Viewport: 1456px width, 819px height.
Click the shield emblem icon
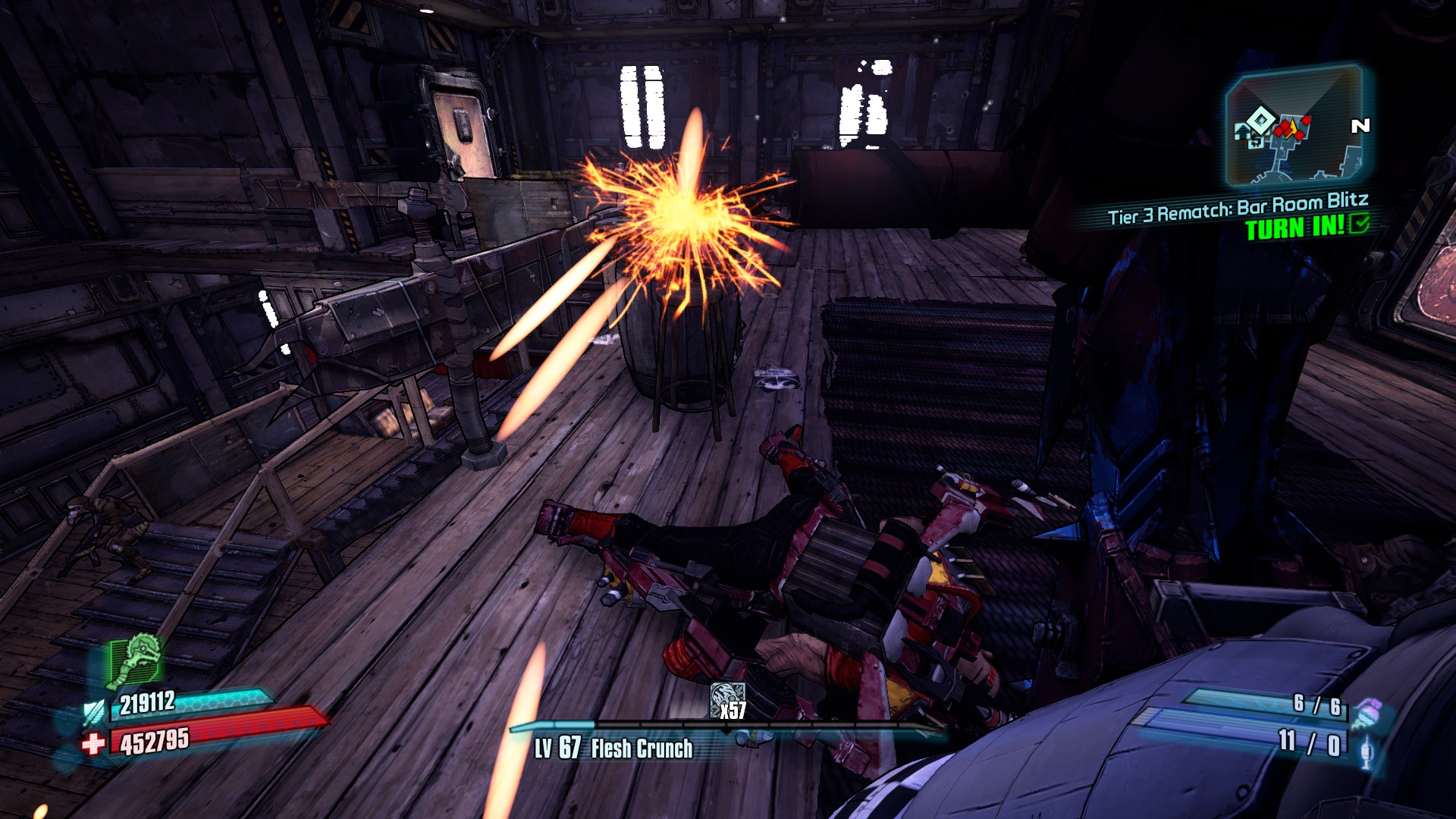coord(94,712)
